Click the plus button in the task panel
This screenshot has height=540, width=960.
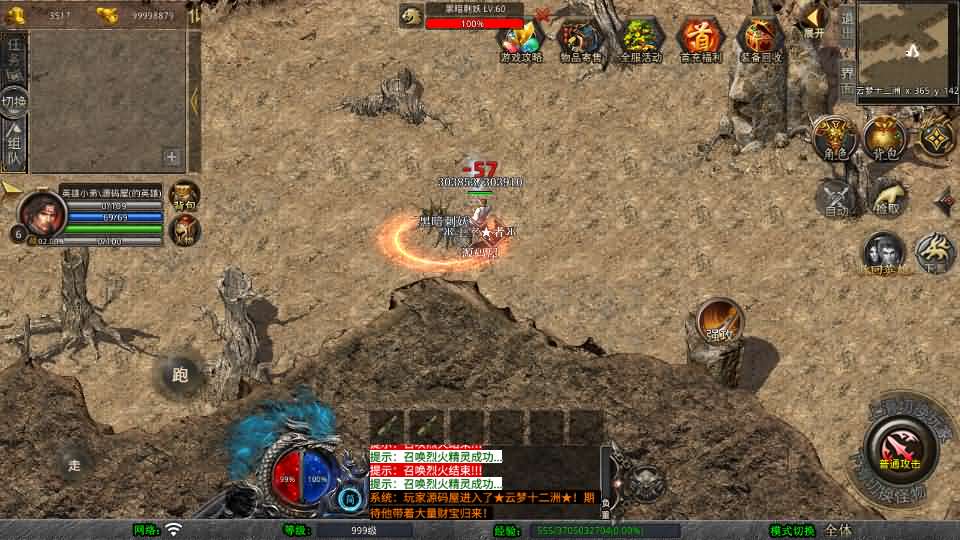[x=172, y=157]
